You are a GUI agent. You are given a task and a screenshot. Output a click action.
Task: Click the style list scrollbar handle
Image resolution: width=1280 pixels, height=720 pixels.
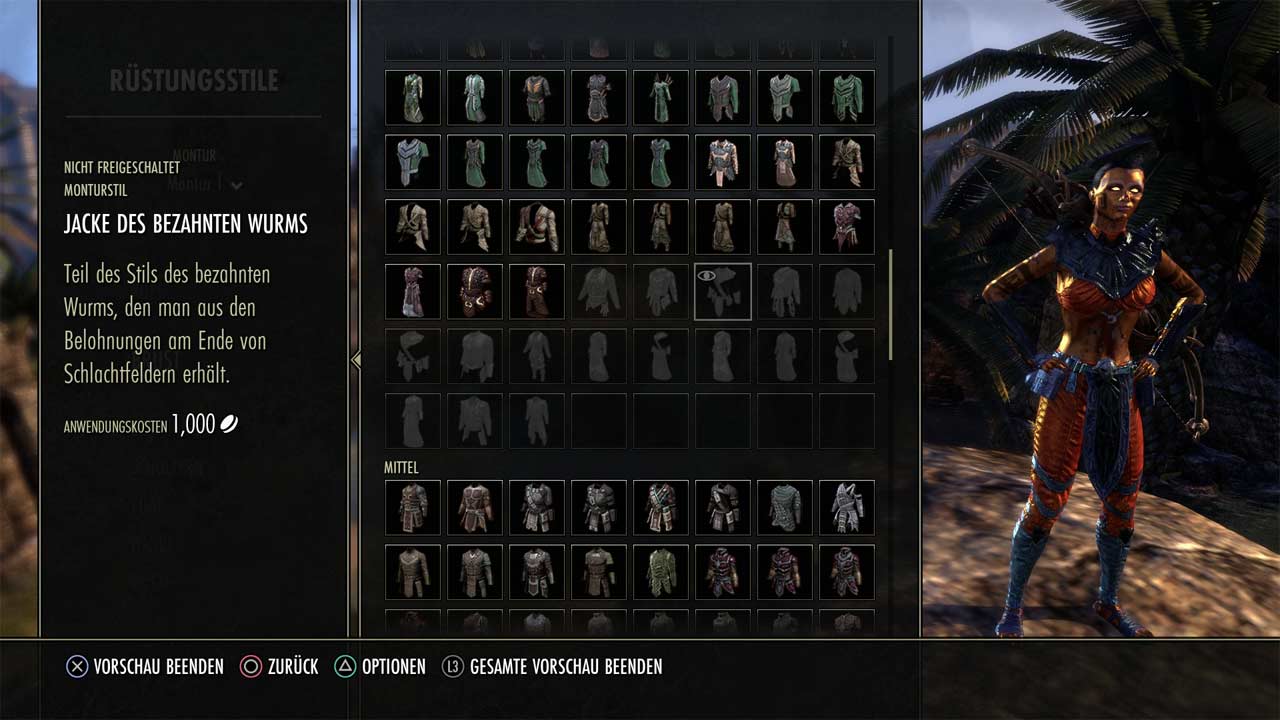[890, 305]
